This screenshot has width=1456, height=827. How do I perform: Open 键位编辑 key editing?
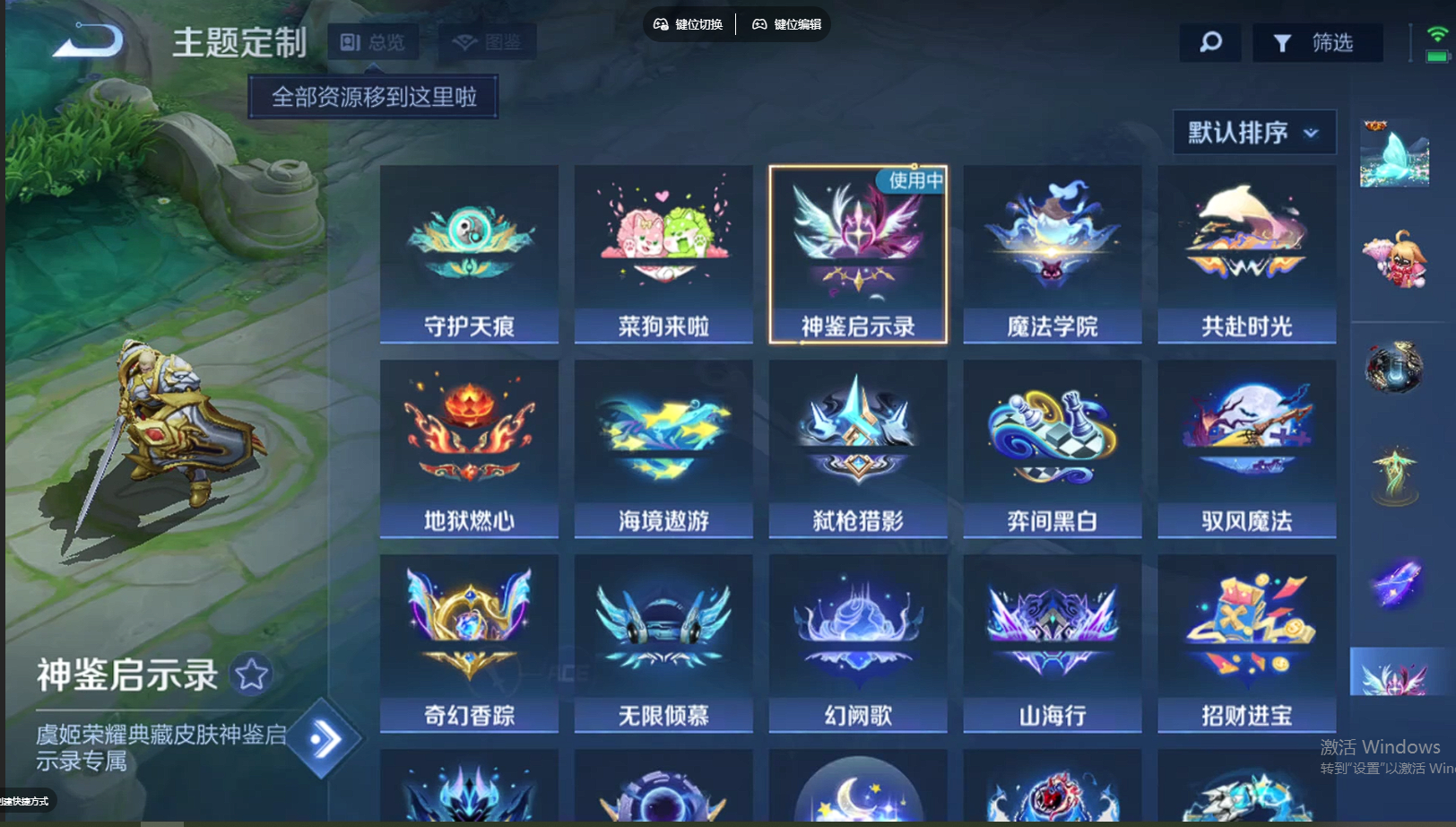pos(786,25)
